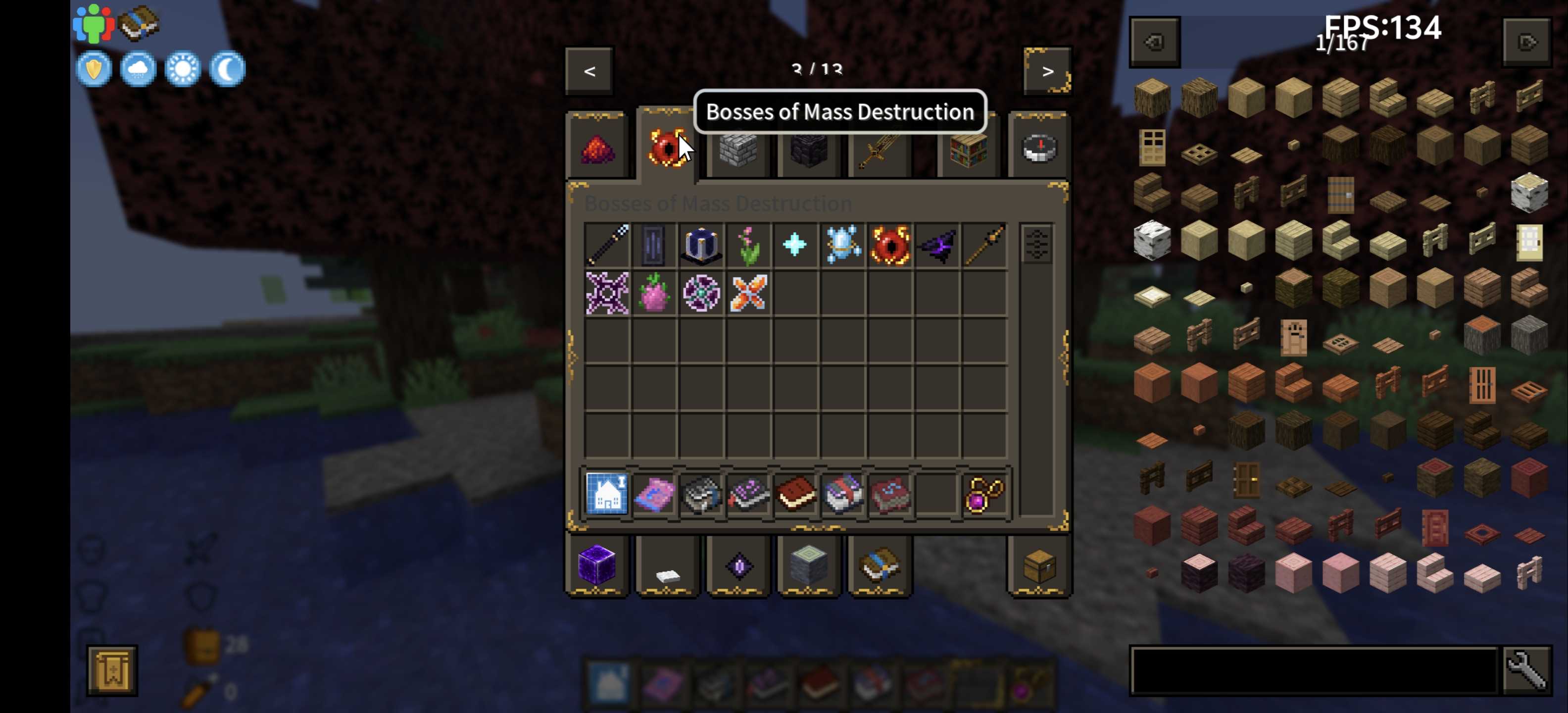The image size is (1568, 713).
Task: Select the blue house hotbar item
Action: click(607, 493)
